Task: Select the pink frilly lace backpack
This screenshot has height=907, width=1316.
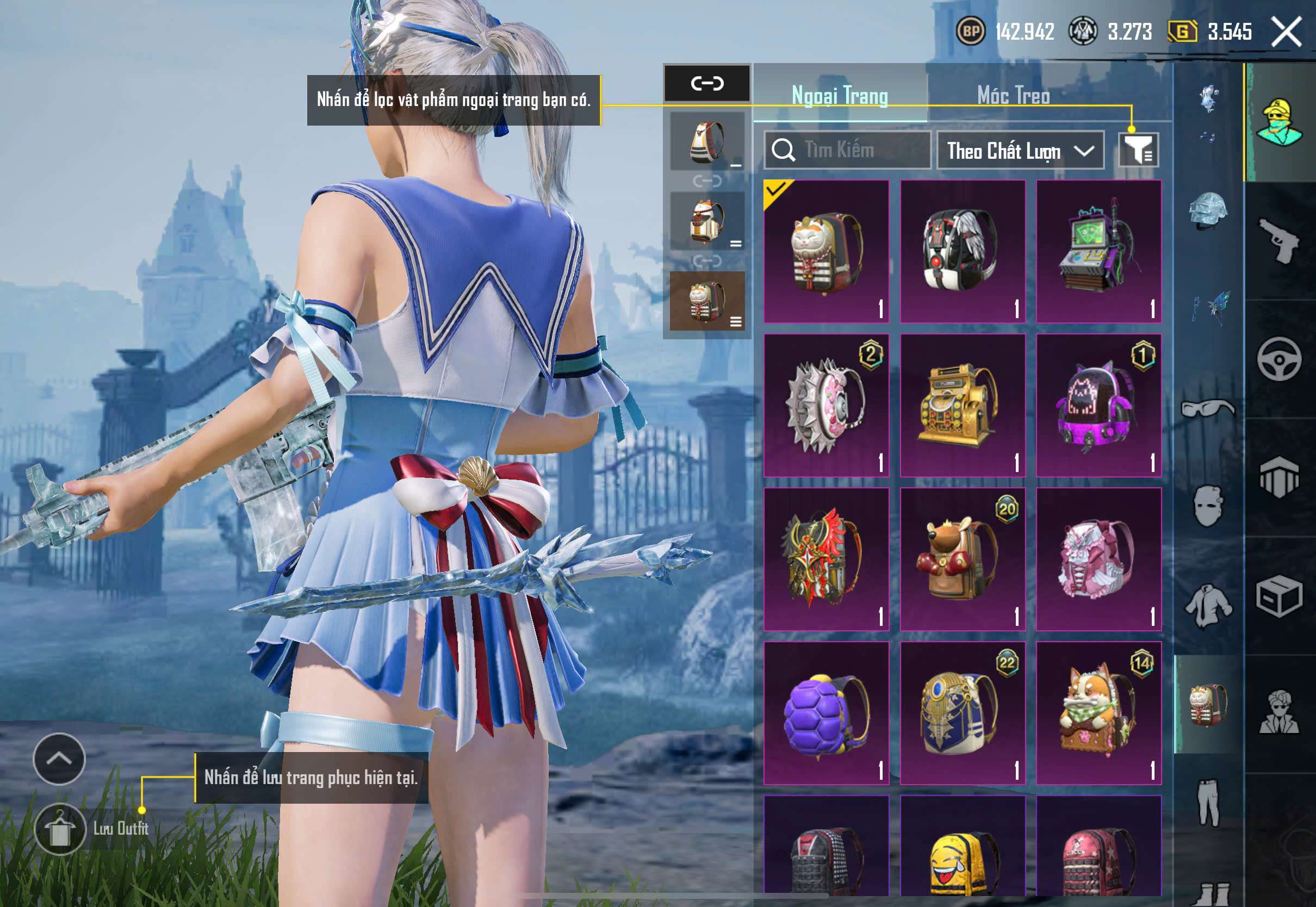Action: click(1098, 559)
